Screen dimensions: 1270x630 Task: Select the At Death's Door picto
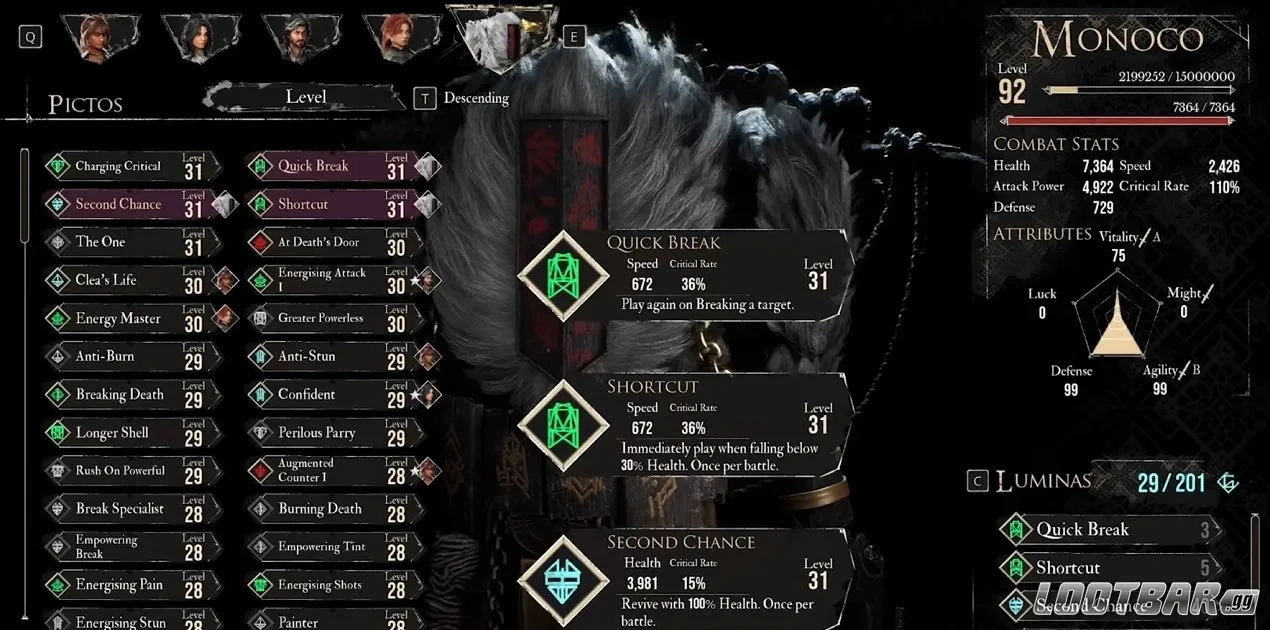pyautogui.click(x=318, y=242)
